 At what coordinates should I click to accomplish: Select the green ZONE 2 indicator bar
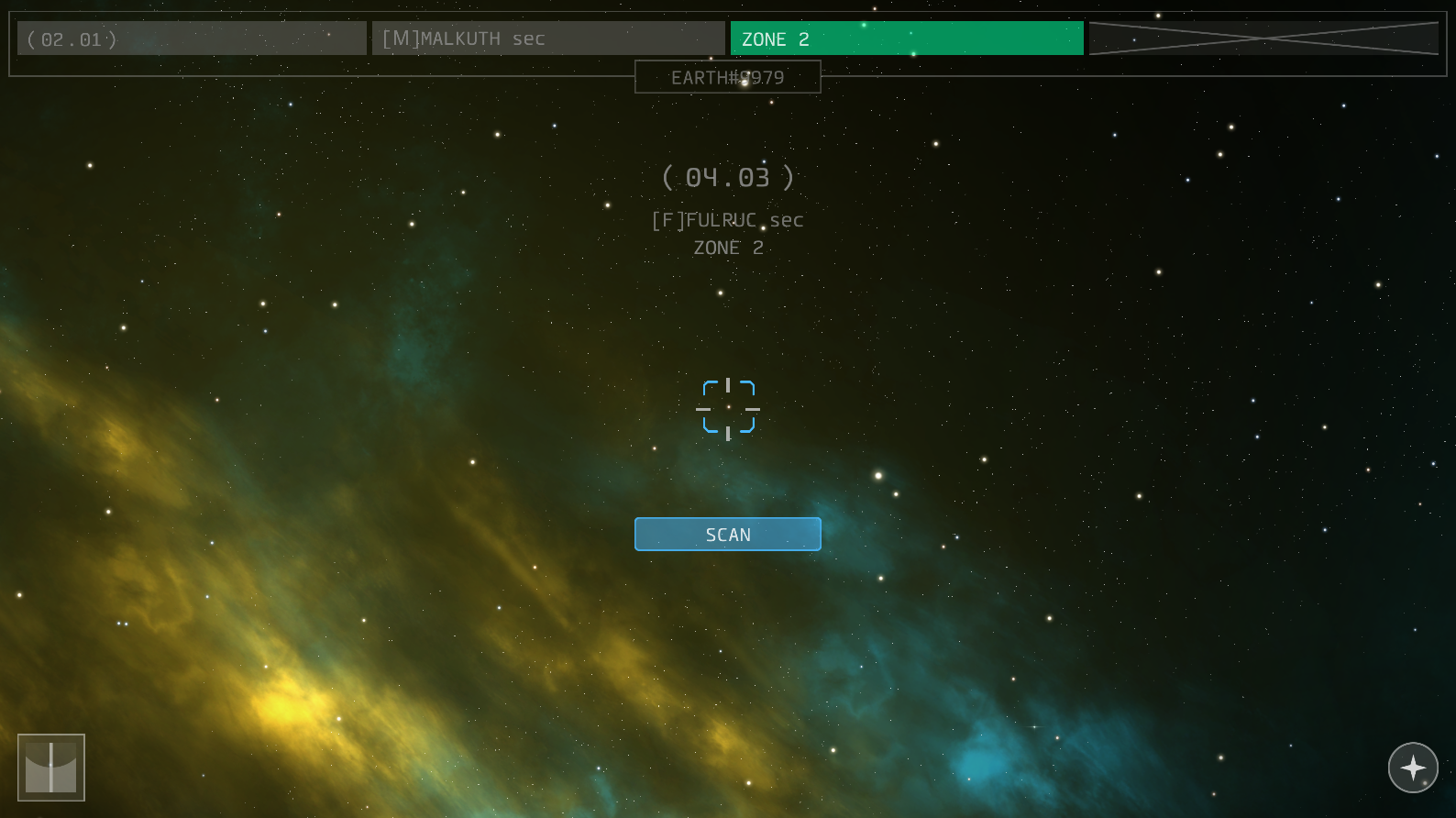click(x=906, y=38)
